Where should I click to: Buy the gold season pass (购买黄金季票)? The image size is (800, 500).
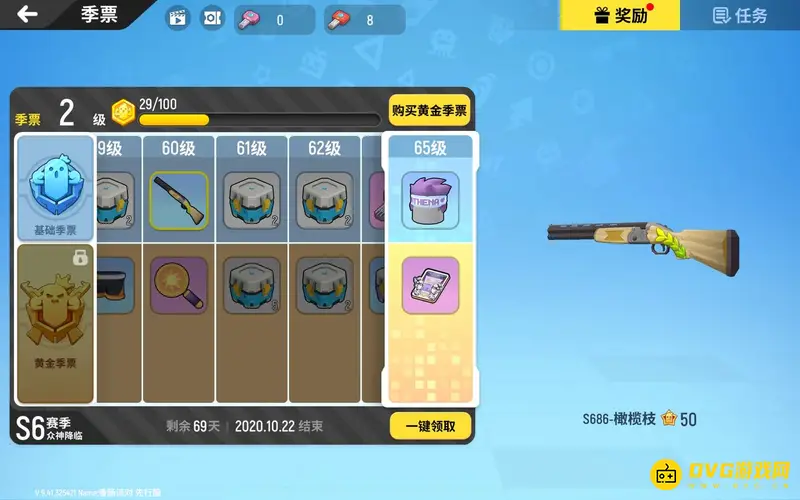point(429,111)
